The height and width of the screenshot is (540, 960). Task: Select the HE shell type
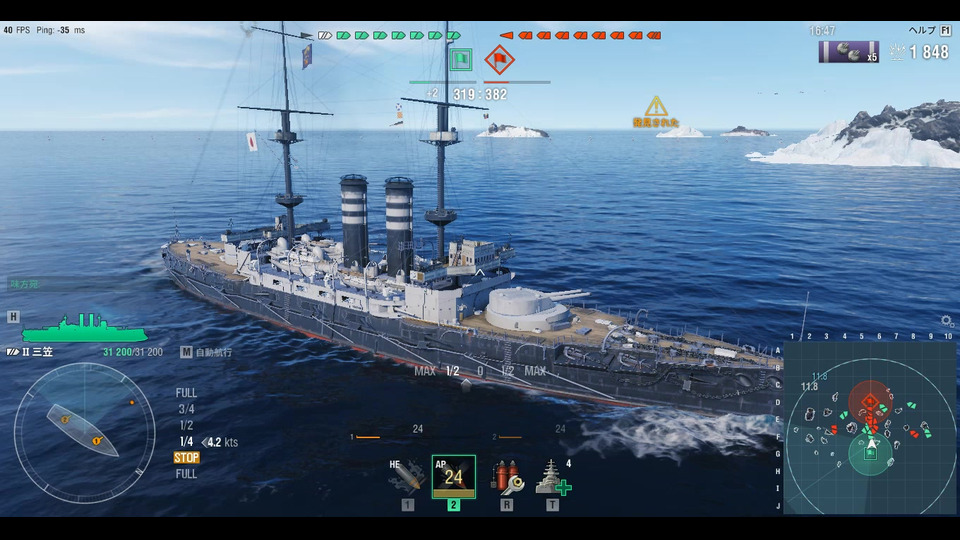point(408,477)
